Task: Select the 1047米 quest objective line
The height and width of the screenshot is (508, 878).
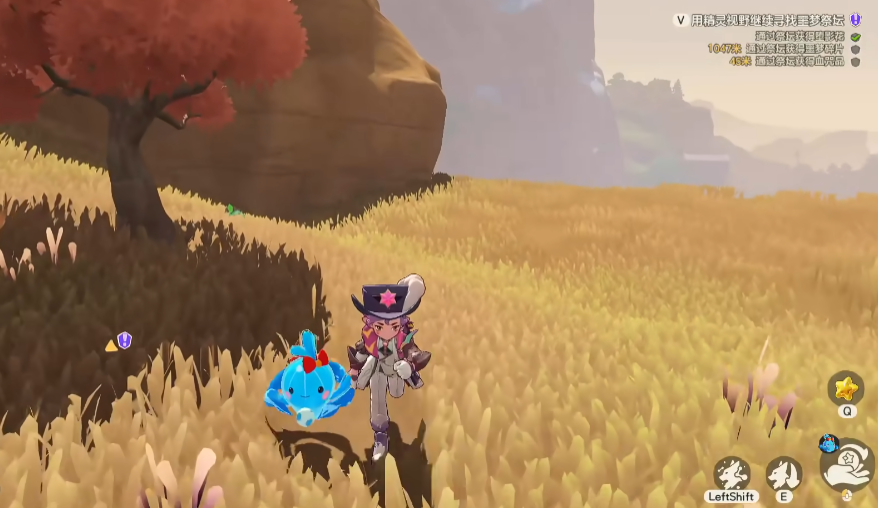Action: pos(775,48)
